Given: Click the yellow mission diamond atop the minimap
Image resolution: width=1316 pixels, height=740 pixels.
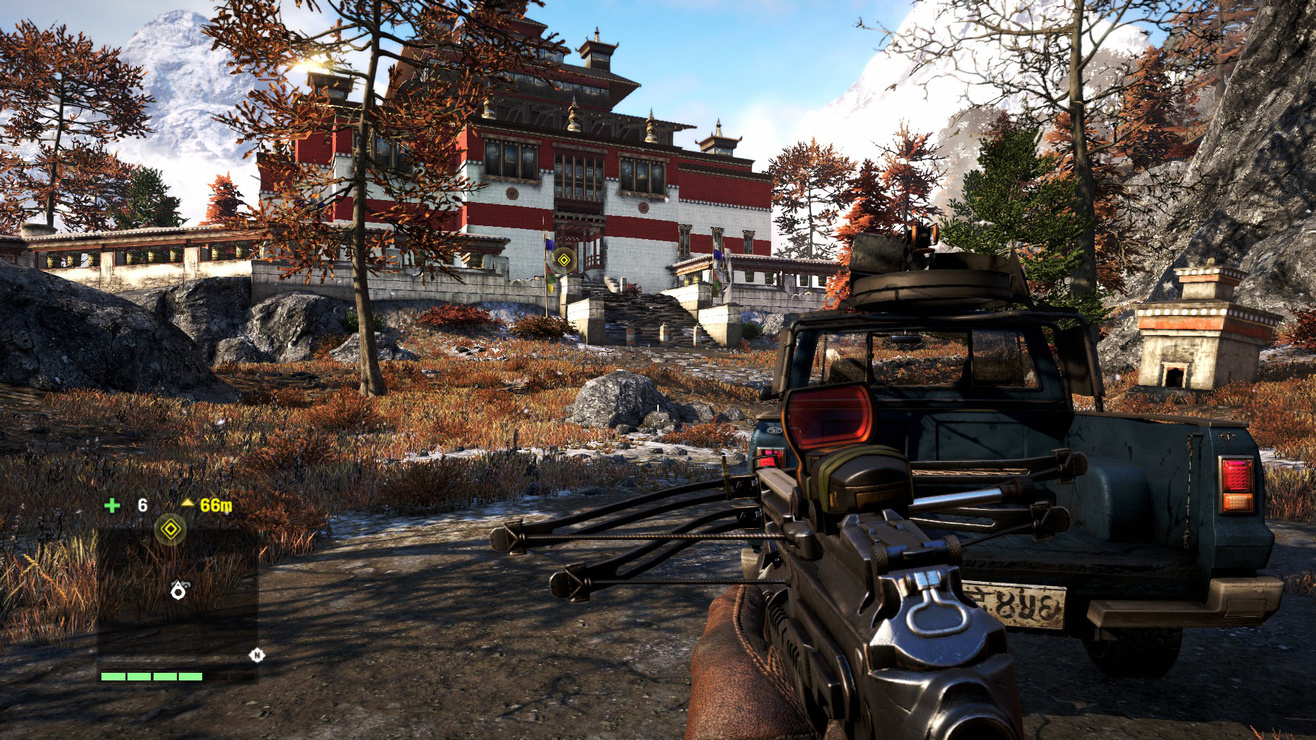Looking at the screenshot, I should [170, 528].
